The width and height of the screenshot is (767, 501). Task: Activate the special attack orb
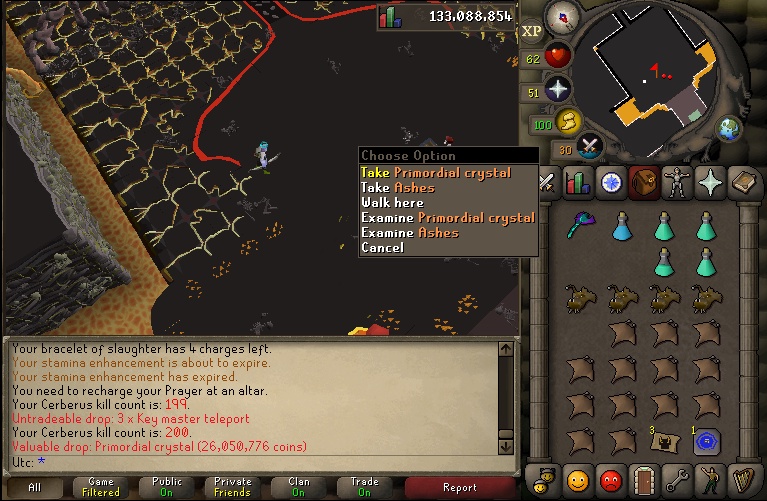[590, 147]
